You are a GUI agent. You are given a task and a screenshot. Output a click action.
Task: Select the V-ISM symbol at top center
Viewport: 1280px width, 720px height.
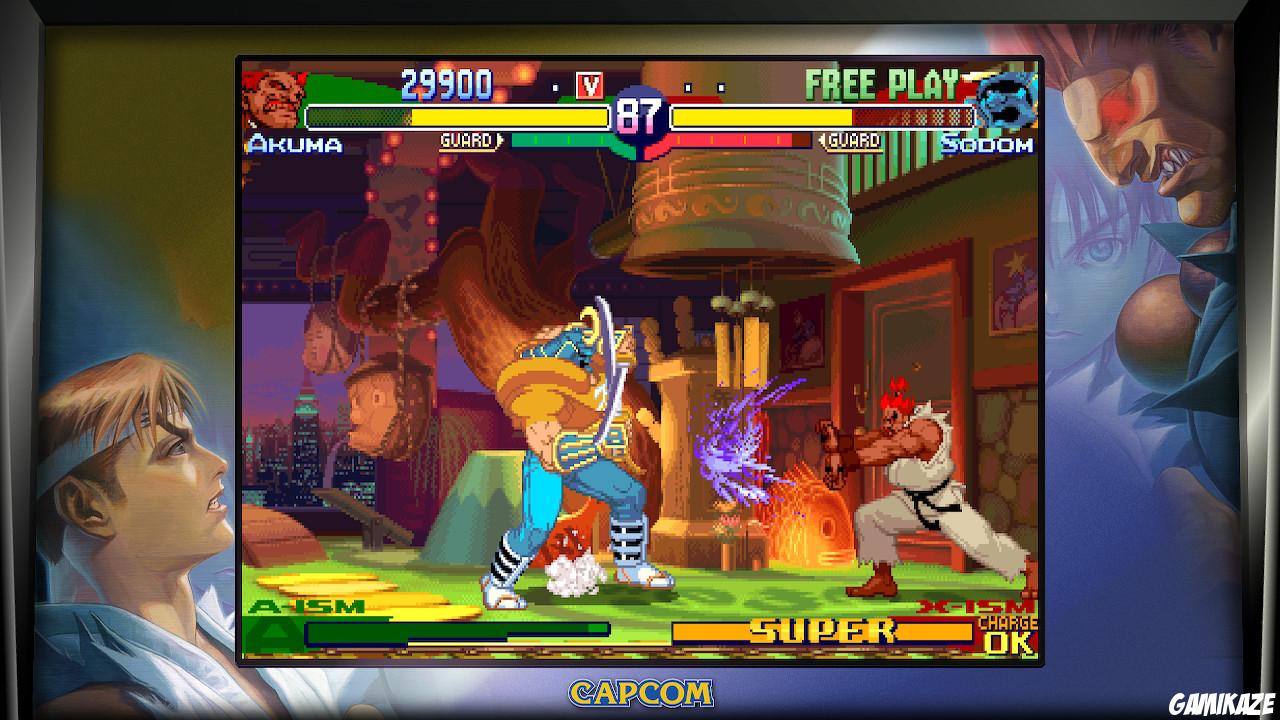(x=589, y=86)
